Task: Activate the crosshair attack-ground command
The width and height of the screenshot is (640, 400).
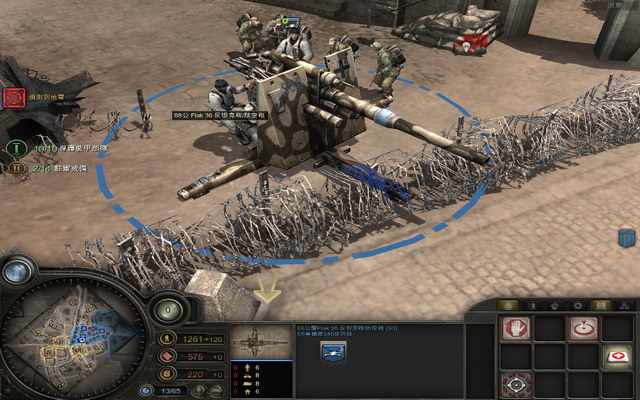Action: click(x=516, y=384)
